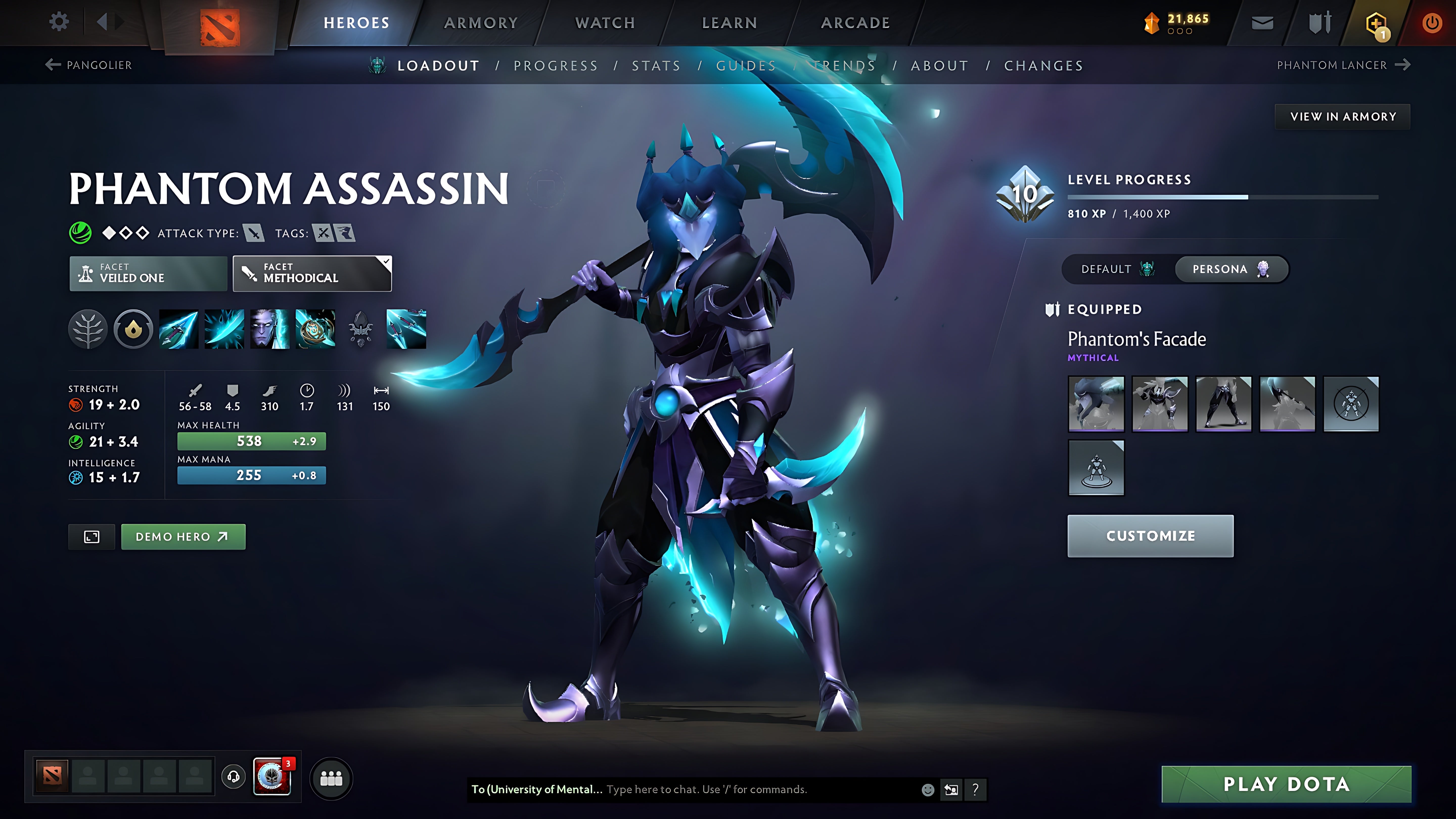Switch to the Armory tab

click(481, 22)
